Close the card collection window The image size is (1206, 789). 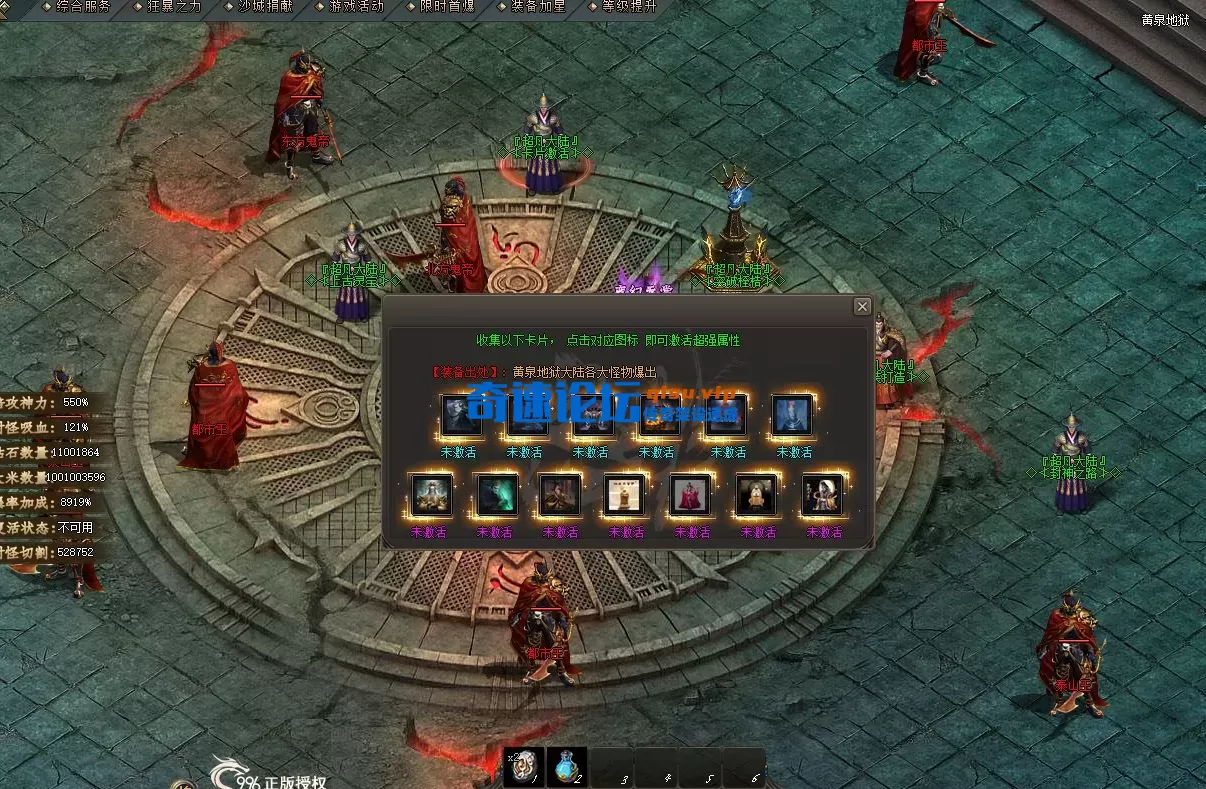[x=862, y=306]
